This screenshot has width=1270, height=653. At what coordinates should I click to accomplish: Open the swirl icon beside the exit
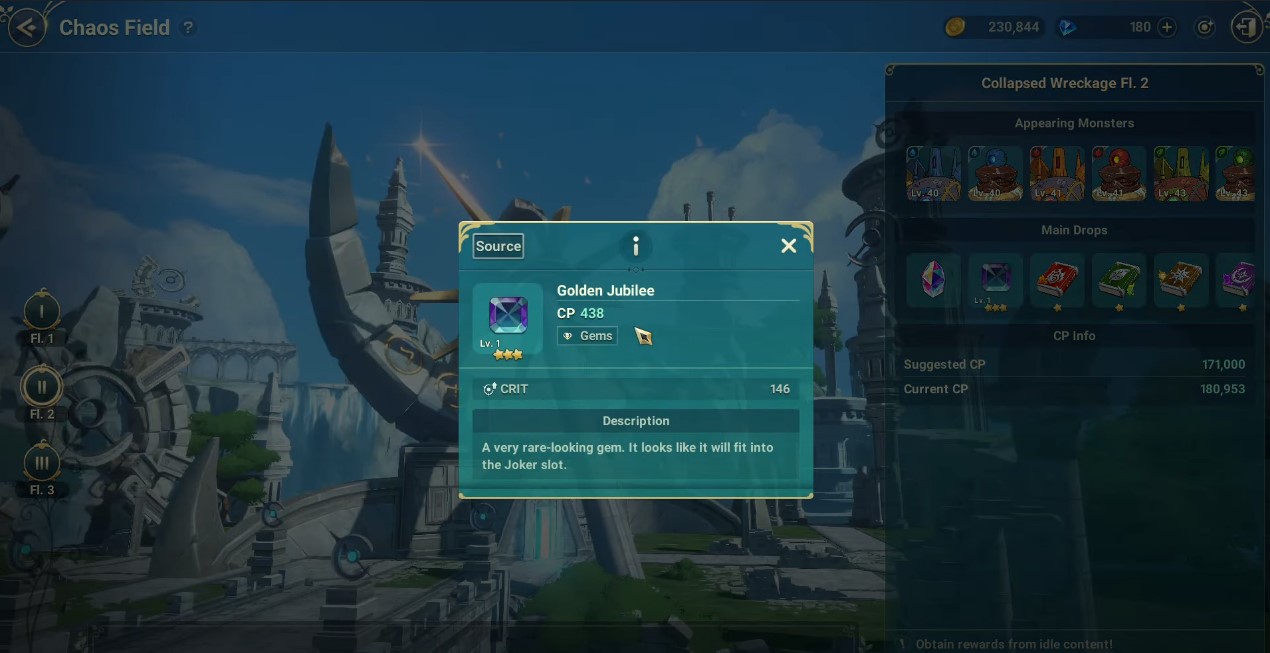1206,28
